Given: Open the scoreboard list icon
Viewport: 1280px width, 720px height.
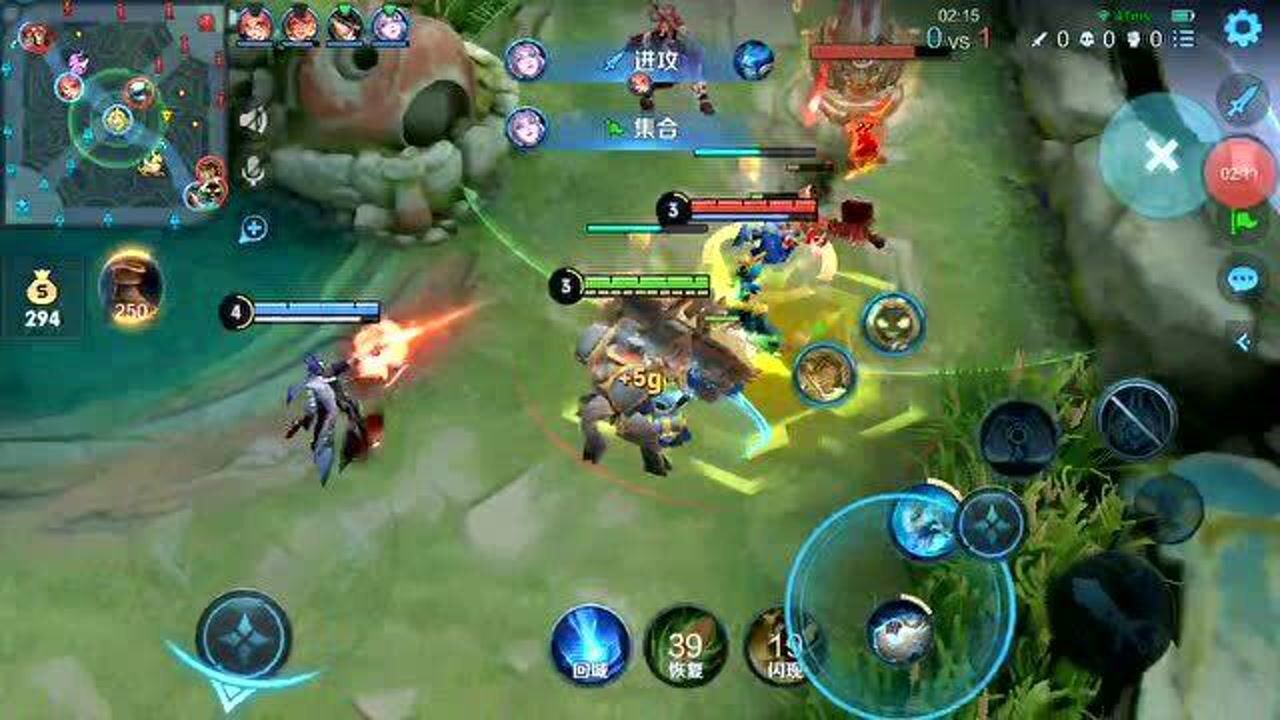Looking at the screenshot, I should (1184, 39).
